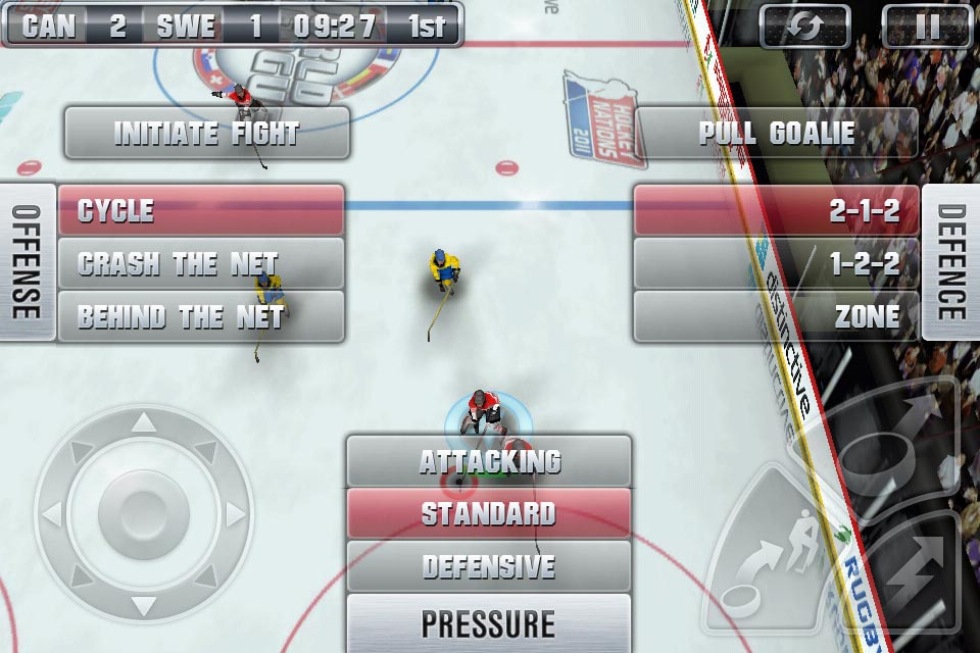The width and height of the screenshot is (980, 653).
Task: Pause the game
Action: point(927,26)
